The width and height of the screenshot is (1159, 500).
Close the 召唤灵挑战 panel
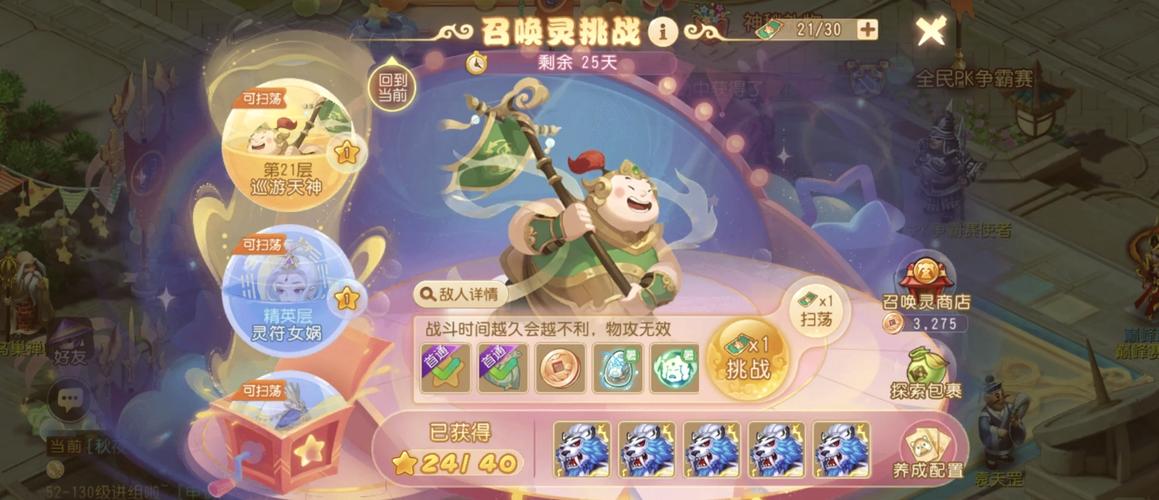point(931,31)
